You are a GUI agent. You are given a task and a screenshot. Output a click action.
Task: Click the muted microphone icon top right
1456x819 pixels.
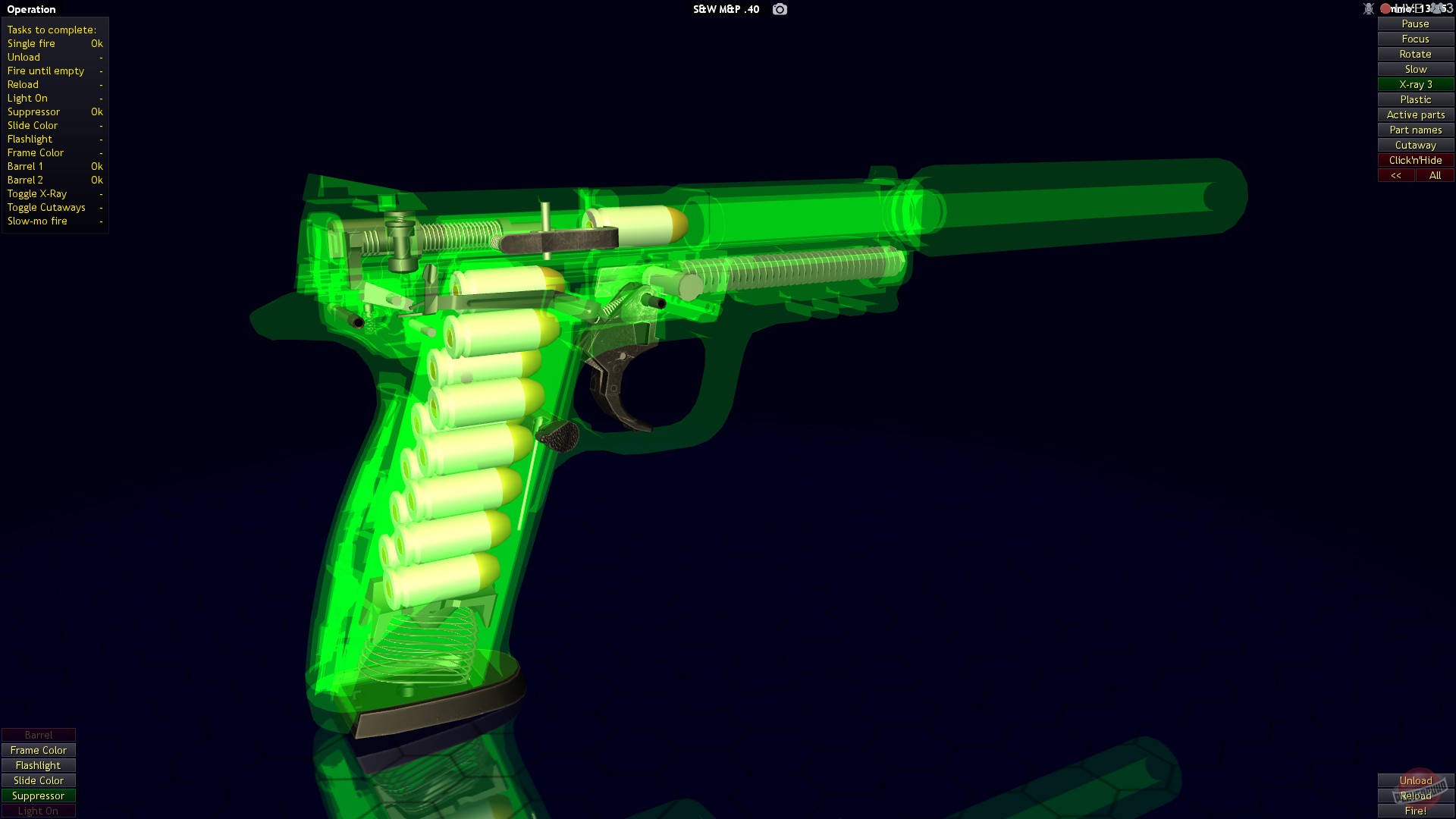[x=1369, y=8]
